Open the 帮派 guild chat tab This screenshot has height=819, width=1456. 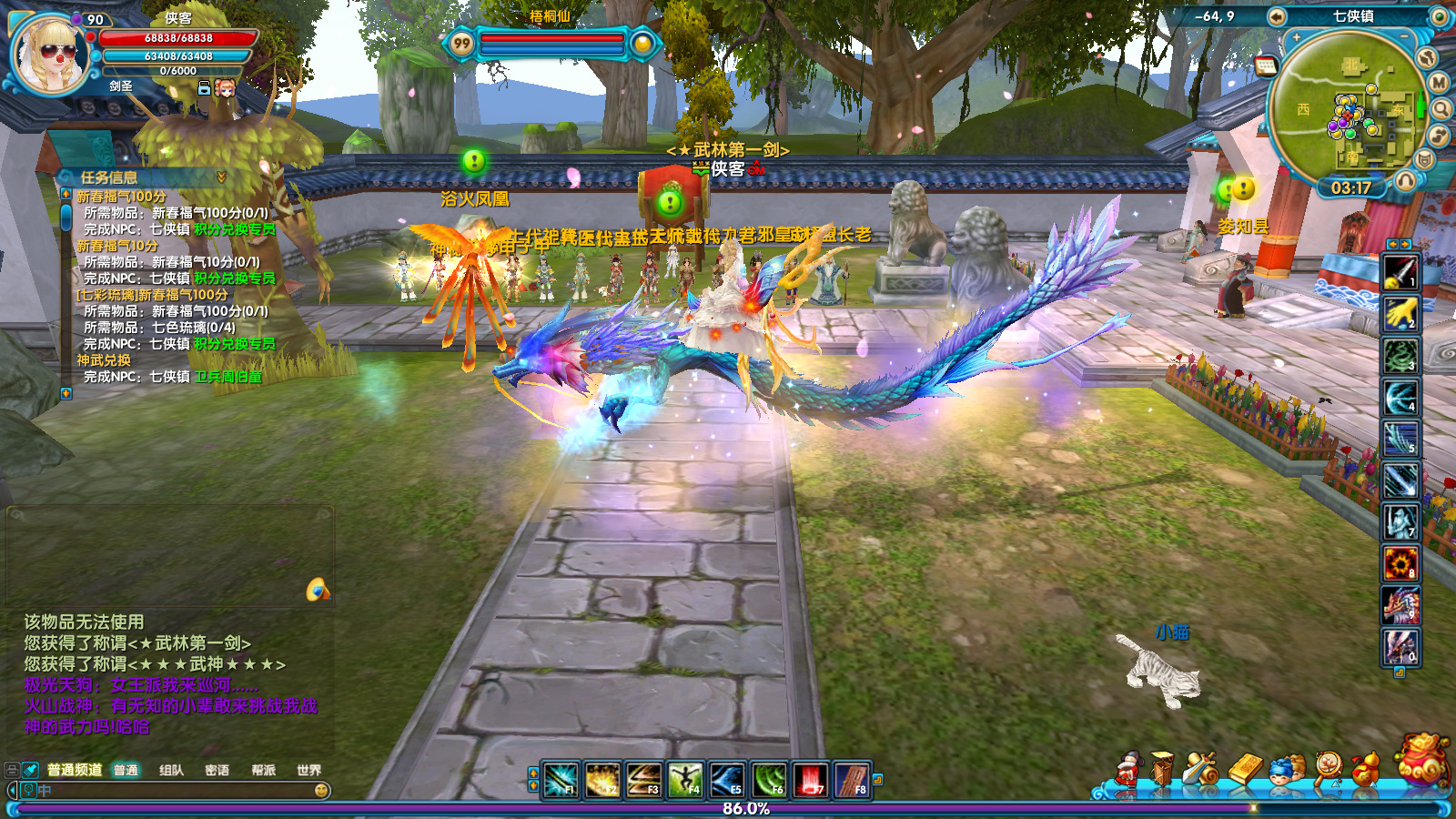click(x=263, y=771)
